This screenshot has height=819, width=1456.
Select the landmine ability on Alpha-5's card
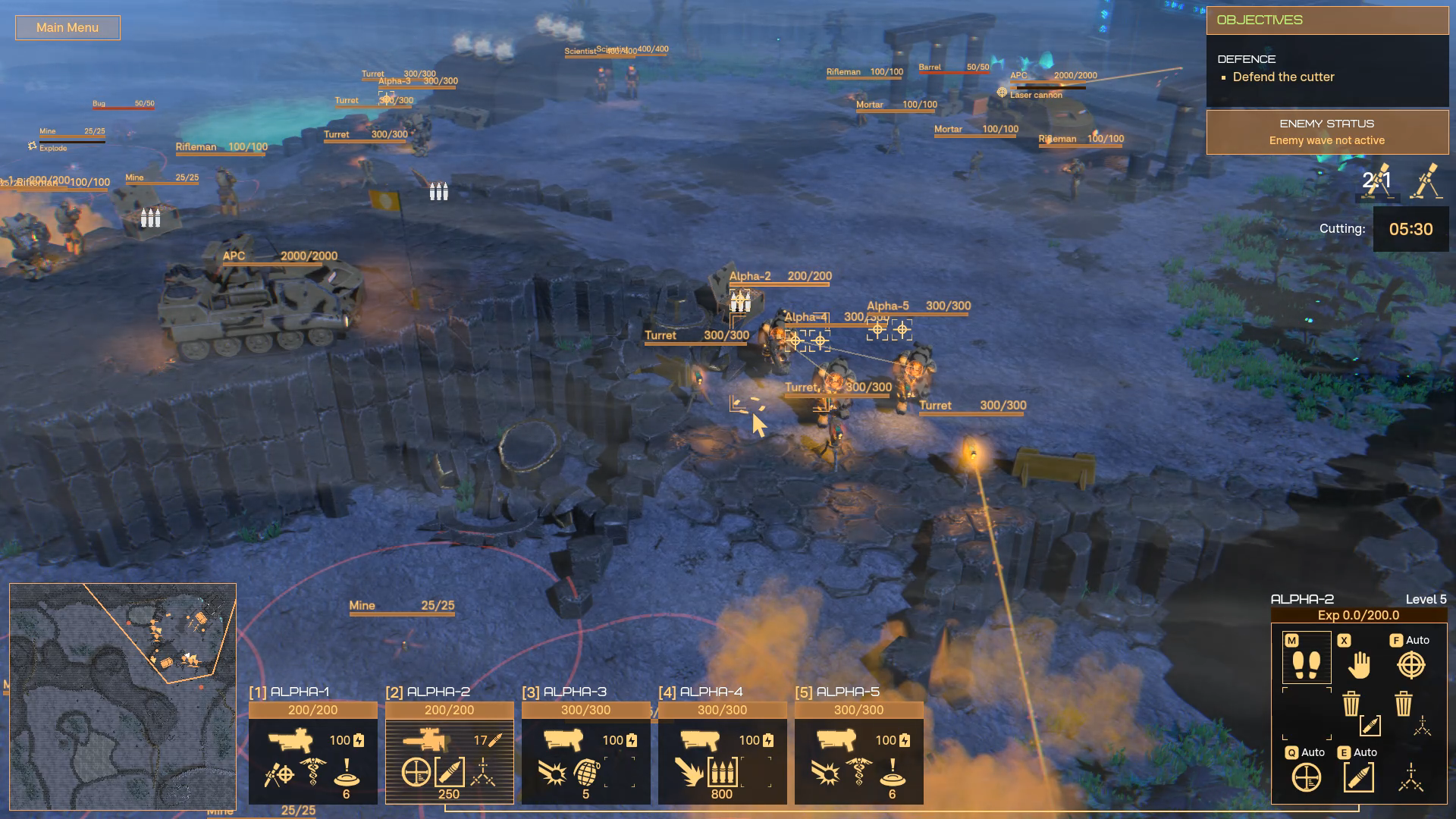(893, 773)
